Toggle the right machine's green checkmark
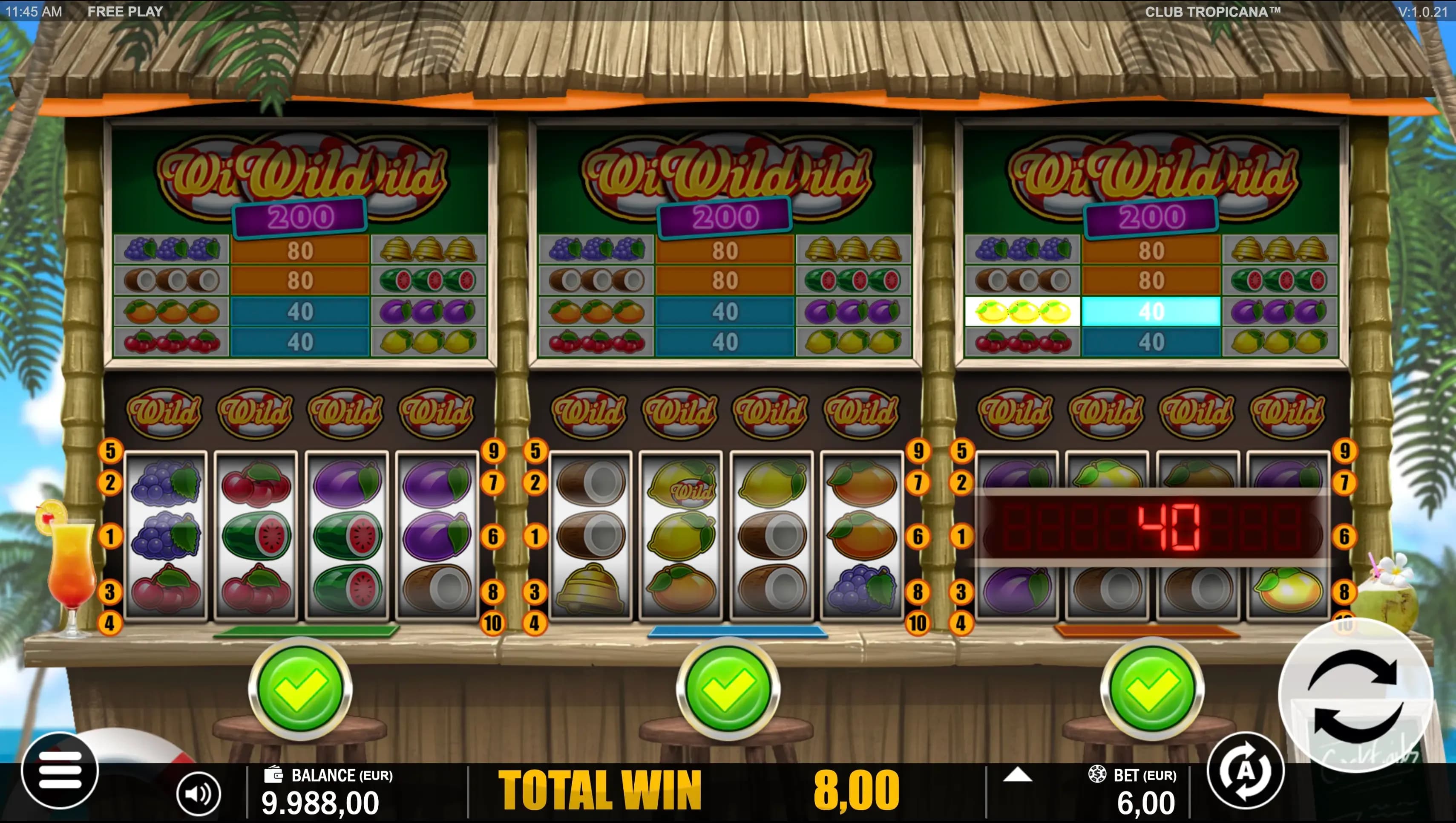The height and width of the screenshot is (823, 1456). 1152,688
